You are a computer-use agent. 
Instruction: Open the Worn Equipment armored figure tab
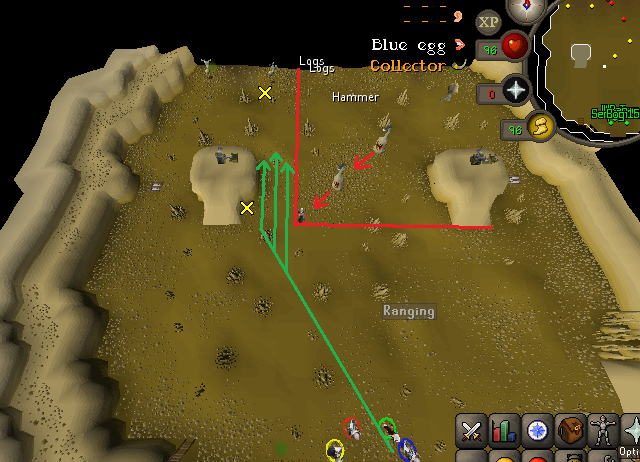[x=603, y=432]
